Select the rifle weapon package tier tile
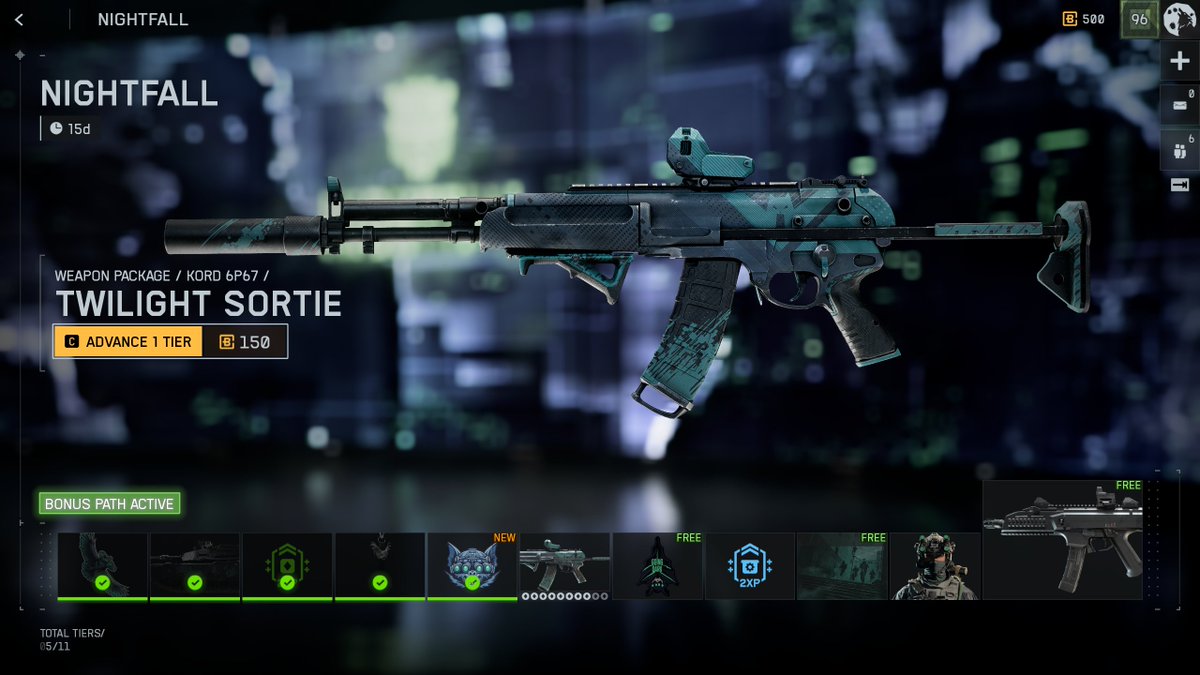The width and height of the screenshot is (1200, 675). pos(564,564)
